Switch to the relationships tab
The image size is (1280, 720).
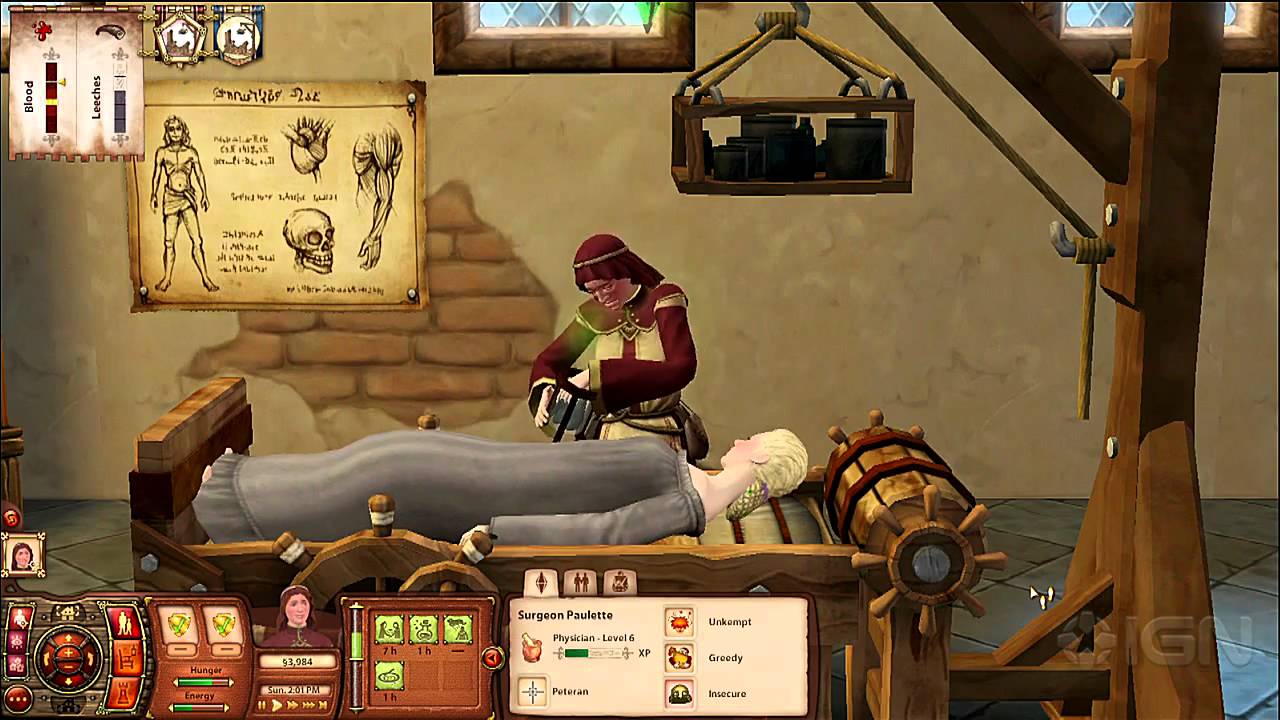[580, 582]
